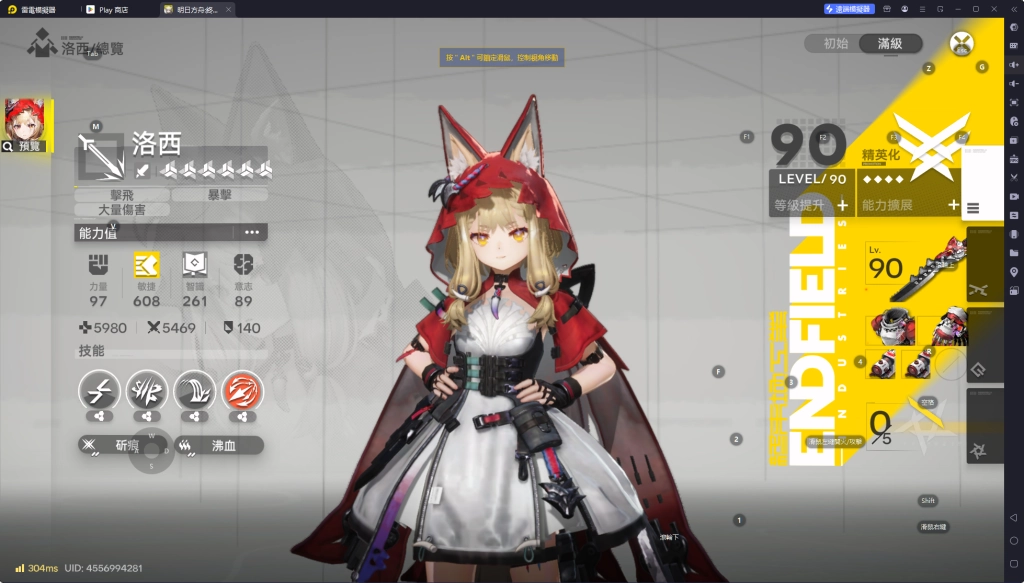Select the 敏捷 attribute icon

(x=146, y=265)
